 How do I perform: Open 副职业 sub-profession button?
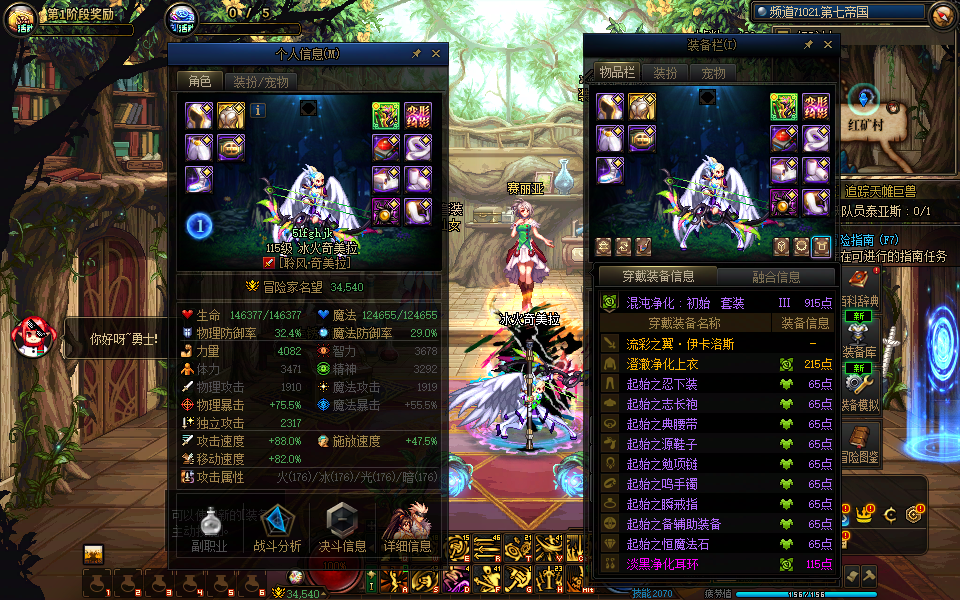pyautogui.click(x=210, y=528)
